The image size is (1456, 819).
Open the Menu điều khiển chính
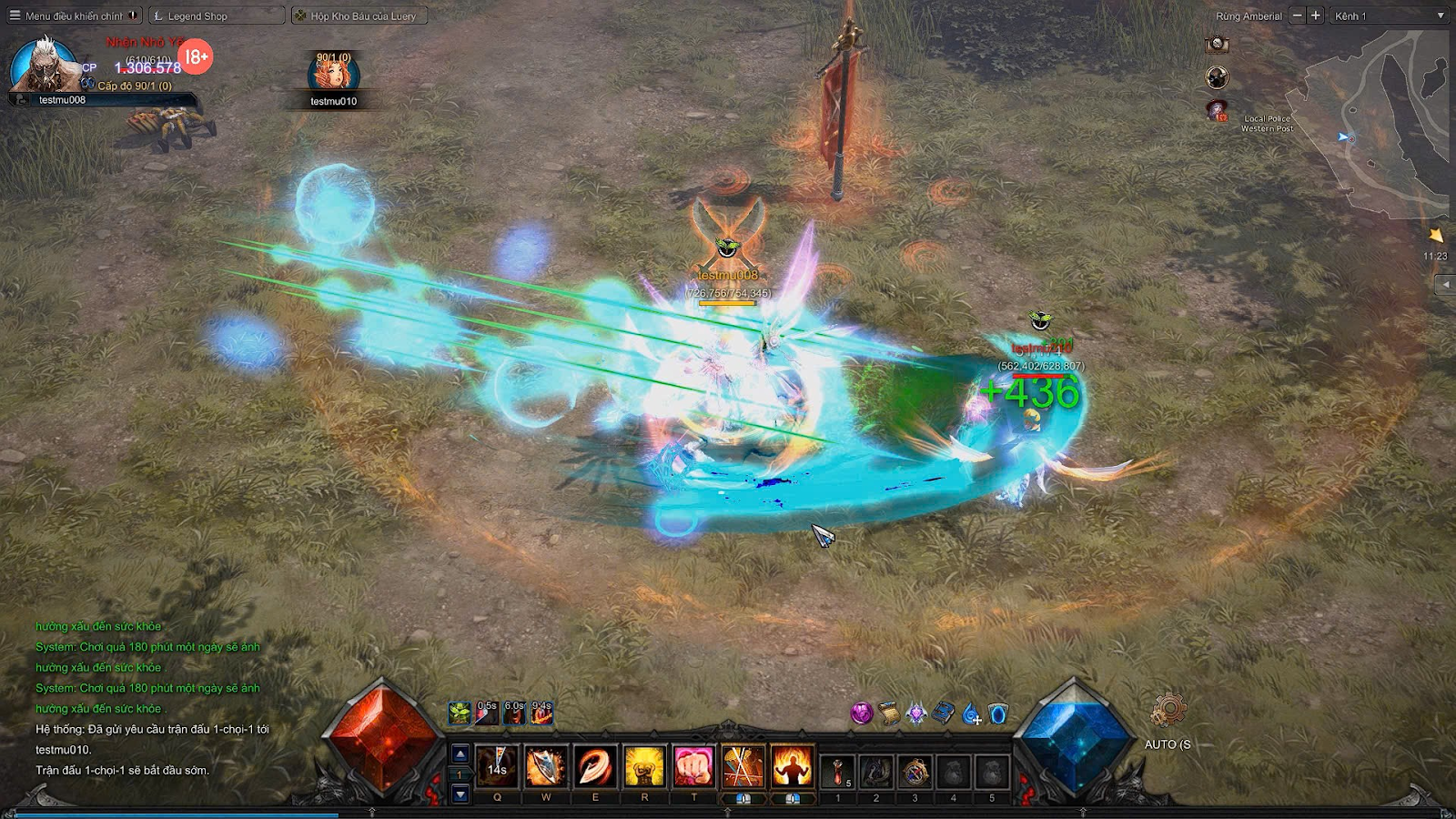(x=73, y=15)
